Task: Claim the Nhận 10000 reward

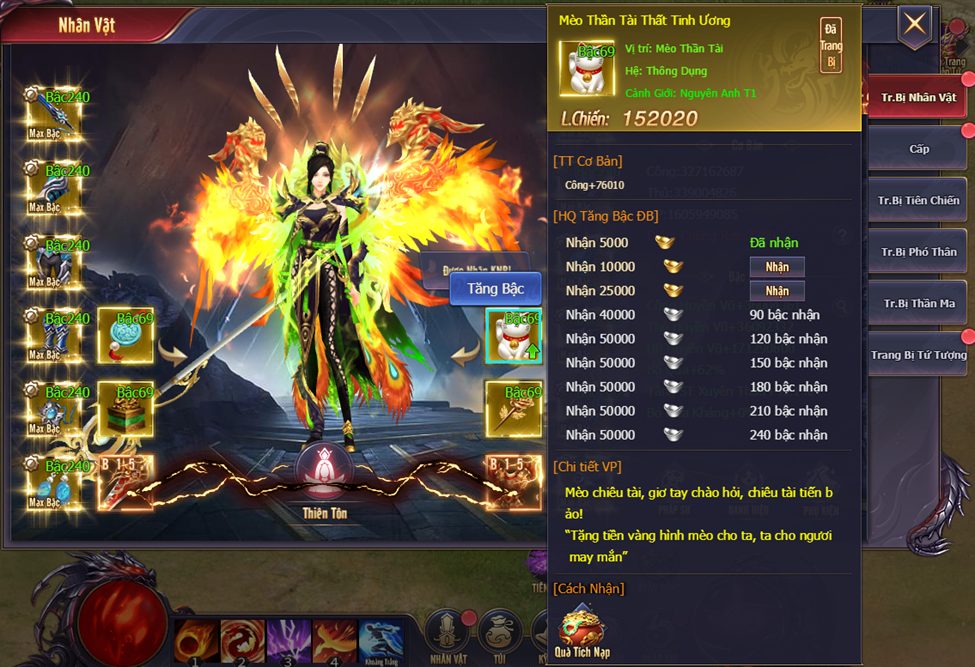Action: tap(777, 267)
